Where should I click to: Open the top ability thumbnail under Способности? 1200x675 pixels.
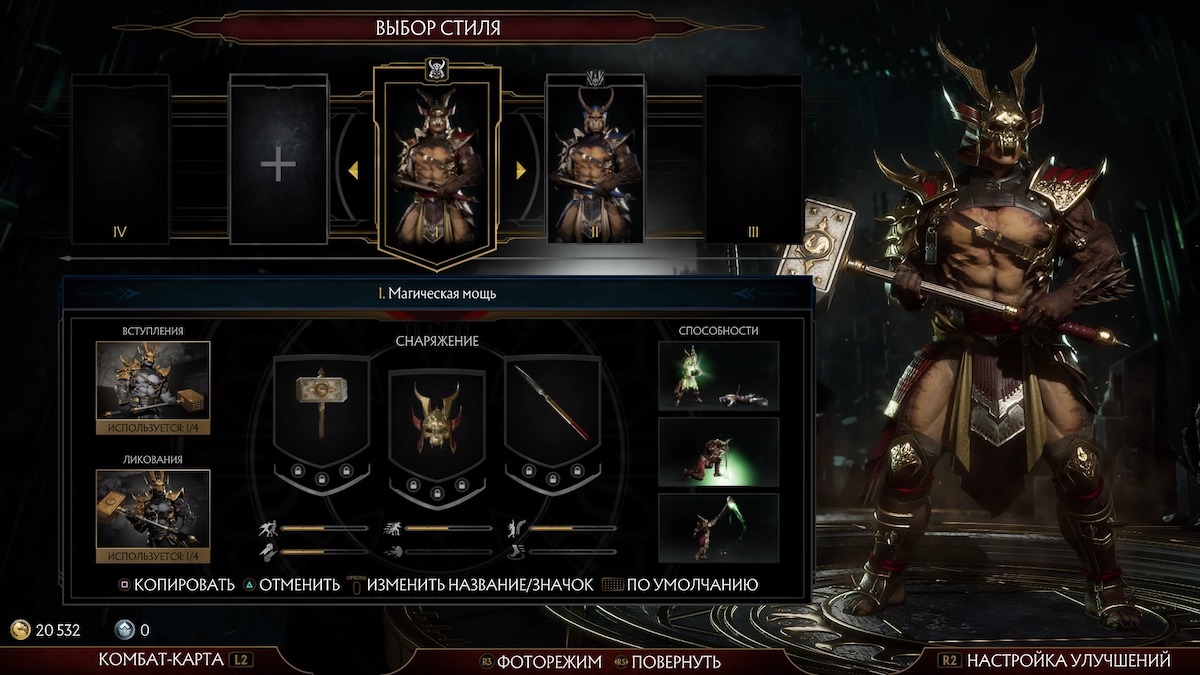718,376
